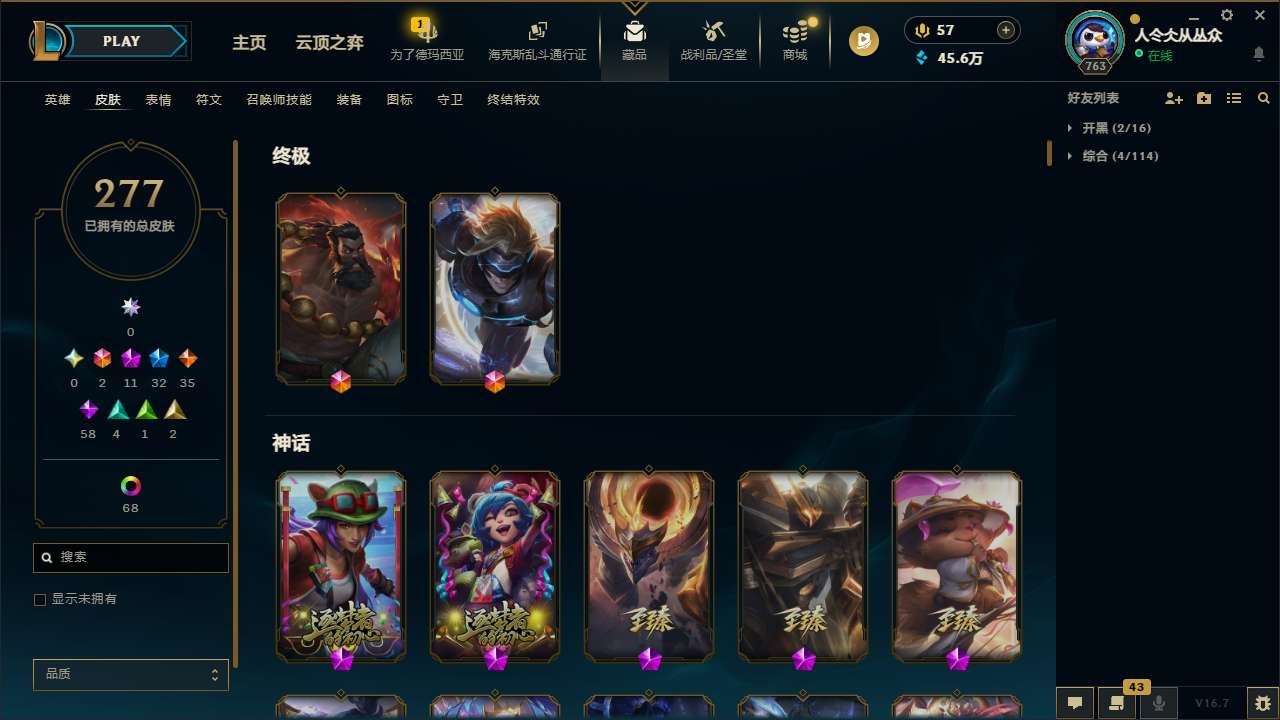
Task: Open the chat icon showing 43 messages
Action: pos(1117,703)
